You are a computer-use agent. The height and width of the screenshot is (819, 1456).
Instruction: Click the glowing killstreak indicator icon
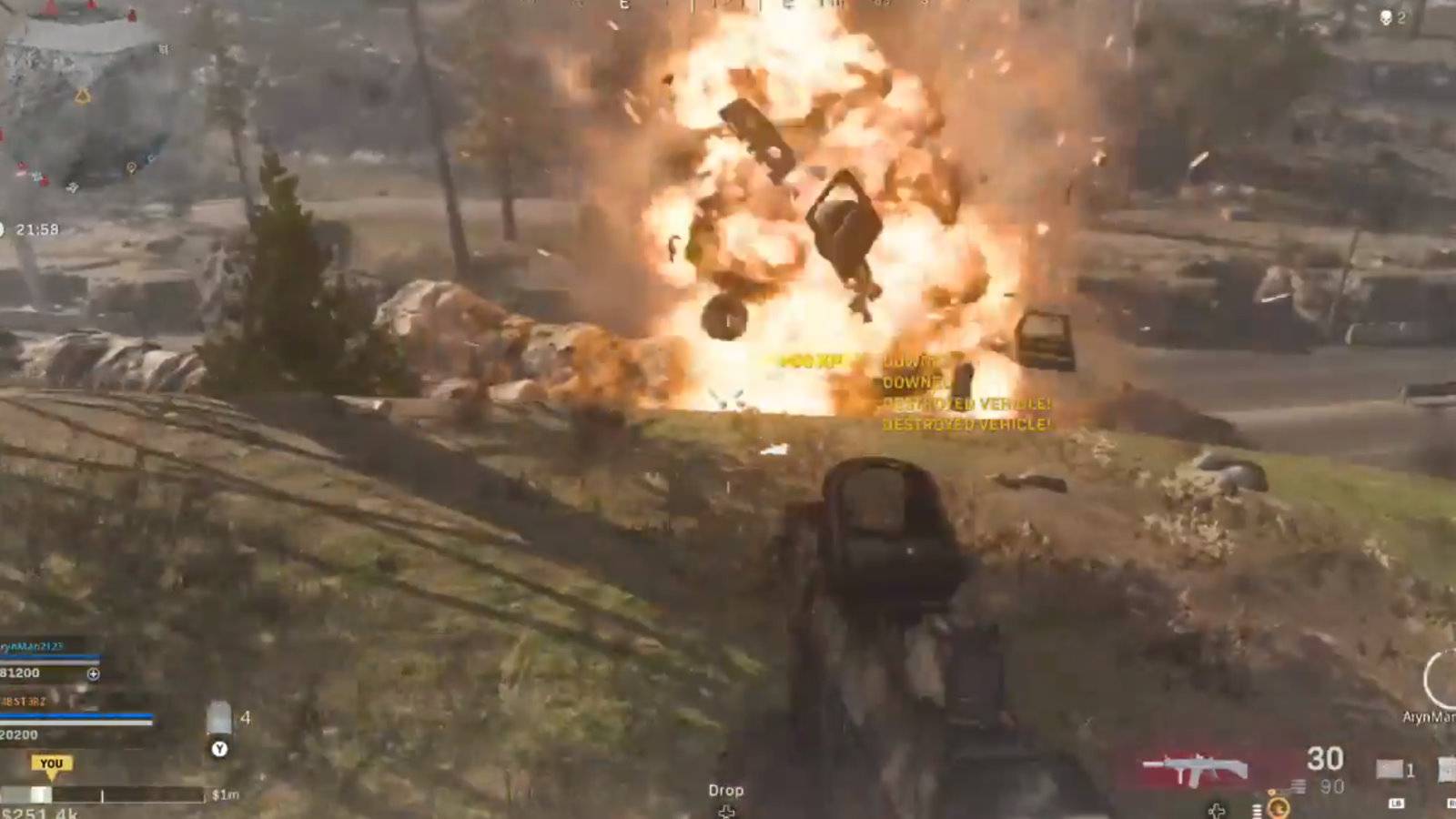click(x=1278, y=808)
